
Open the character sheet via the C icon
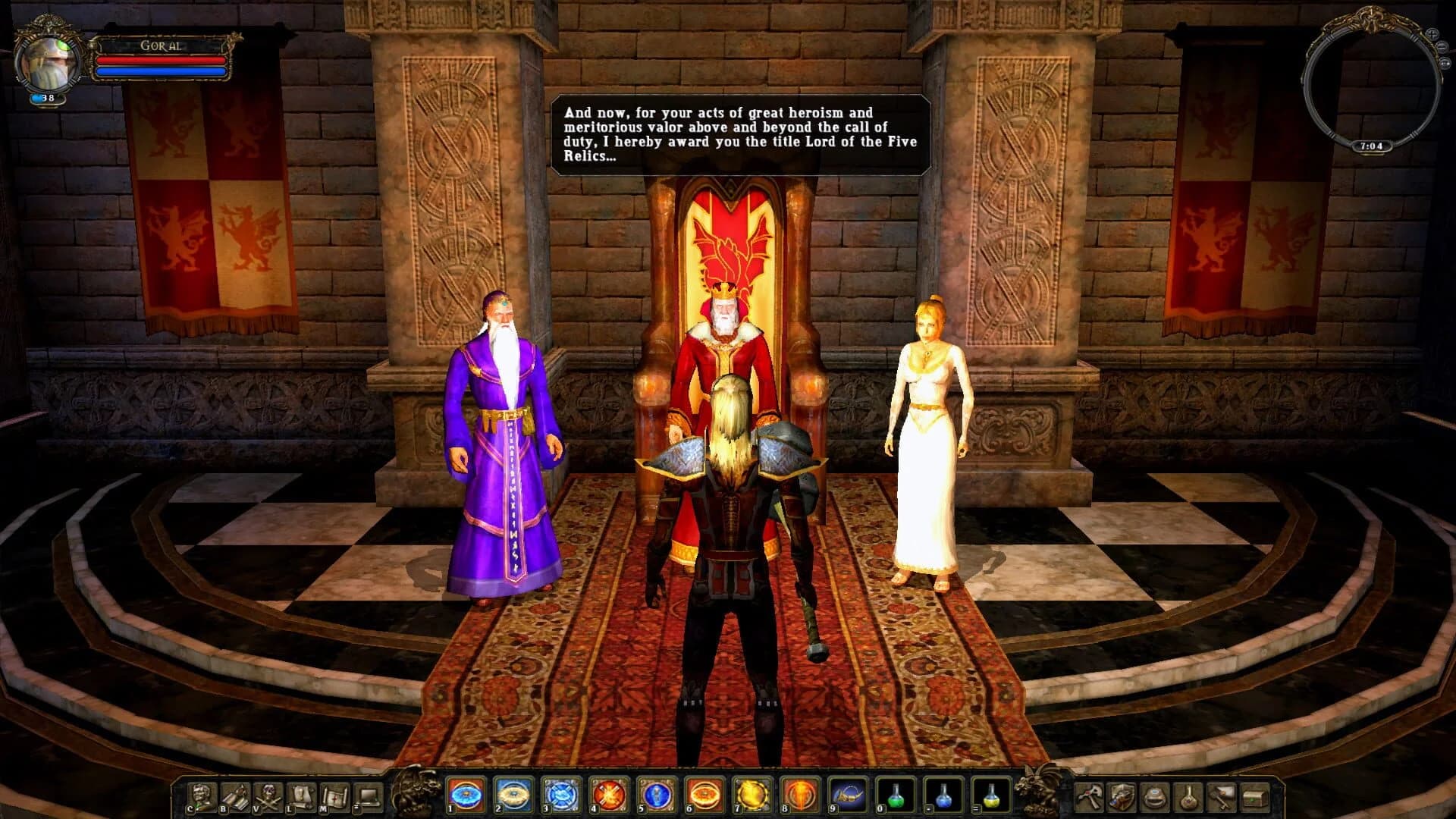[200, 795]
